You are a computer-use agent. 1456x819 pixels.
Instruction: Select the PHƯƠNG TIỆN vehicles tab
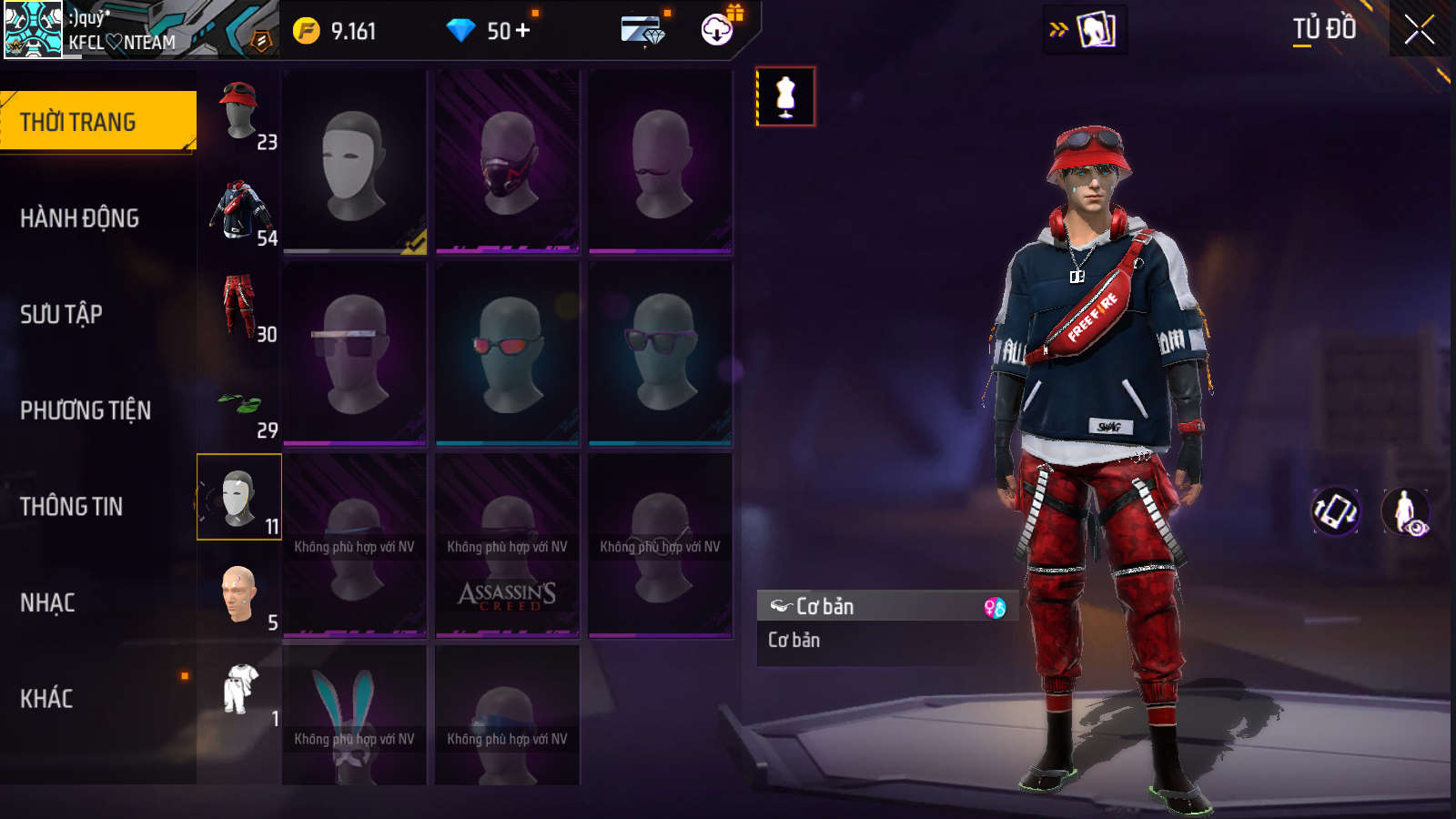[86, 410]
